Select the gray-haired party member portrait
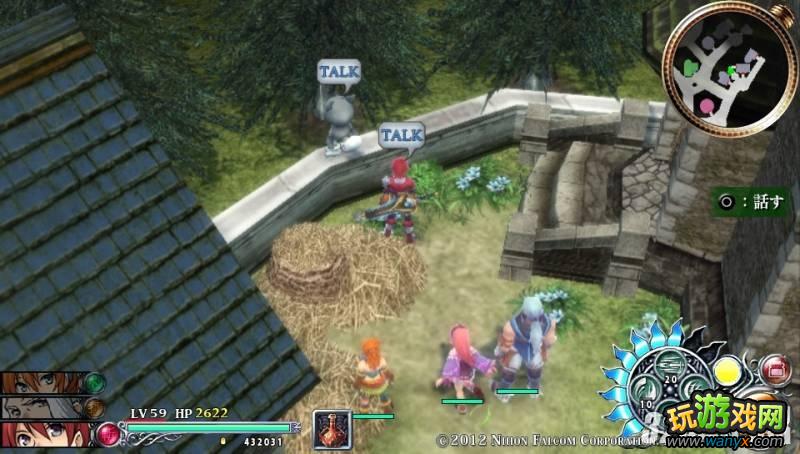 (x=40, y=407)
